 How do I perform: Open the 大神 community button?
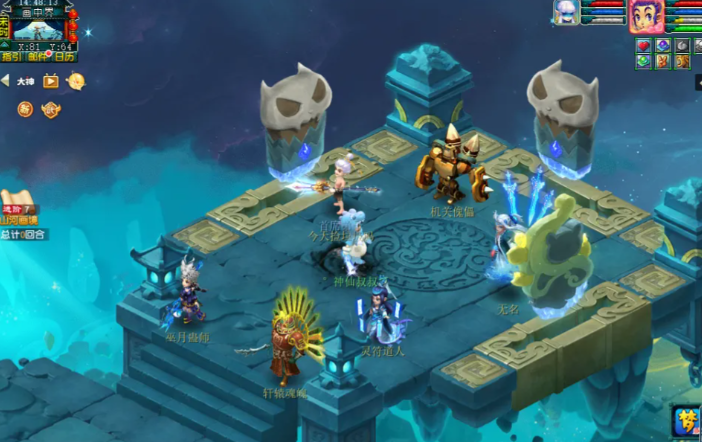coord(25,81)
